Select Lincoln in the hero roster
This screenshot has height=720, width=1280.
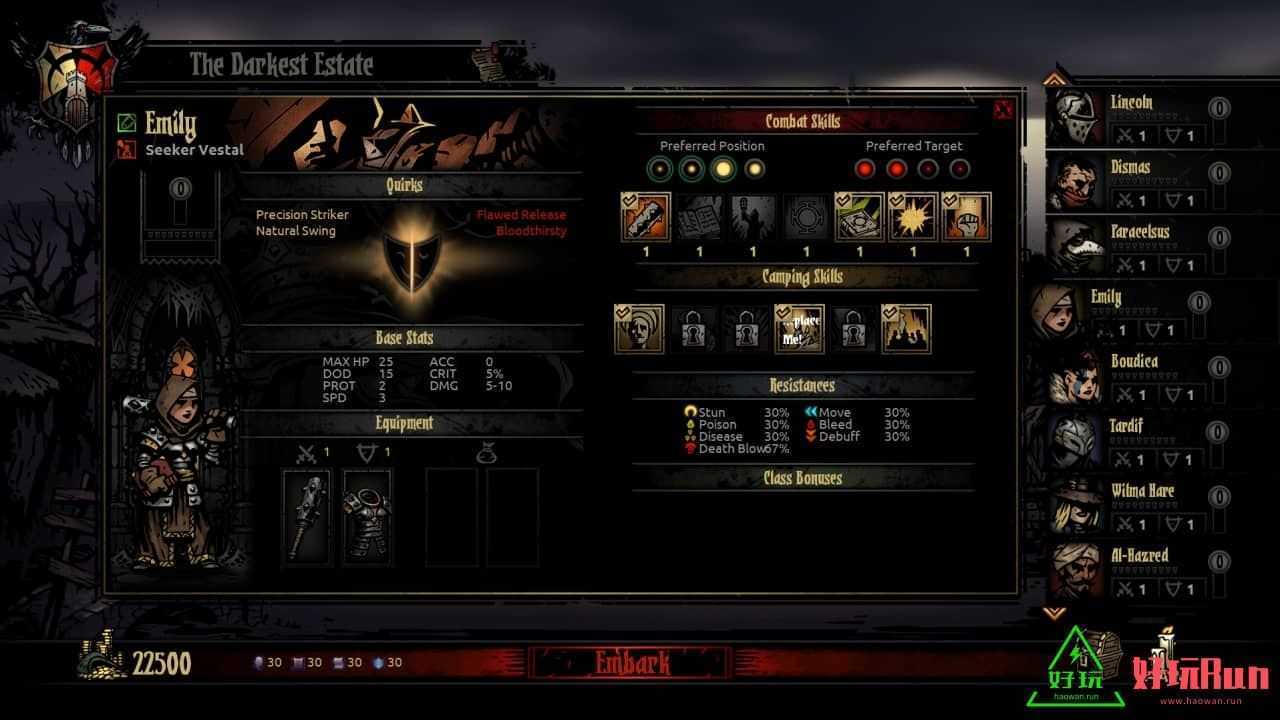(1130, 117)
